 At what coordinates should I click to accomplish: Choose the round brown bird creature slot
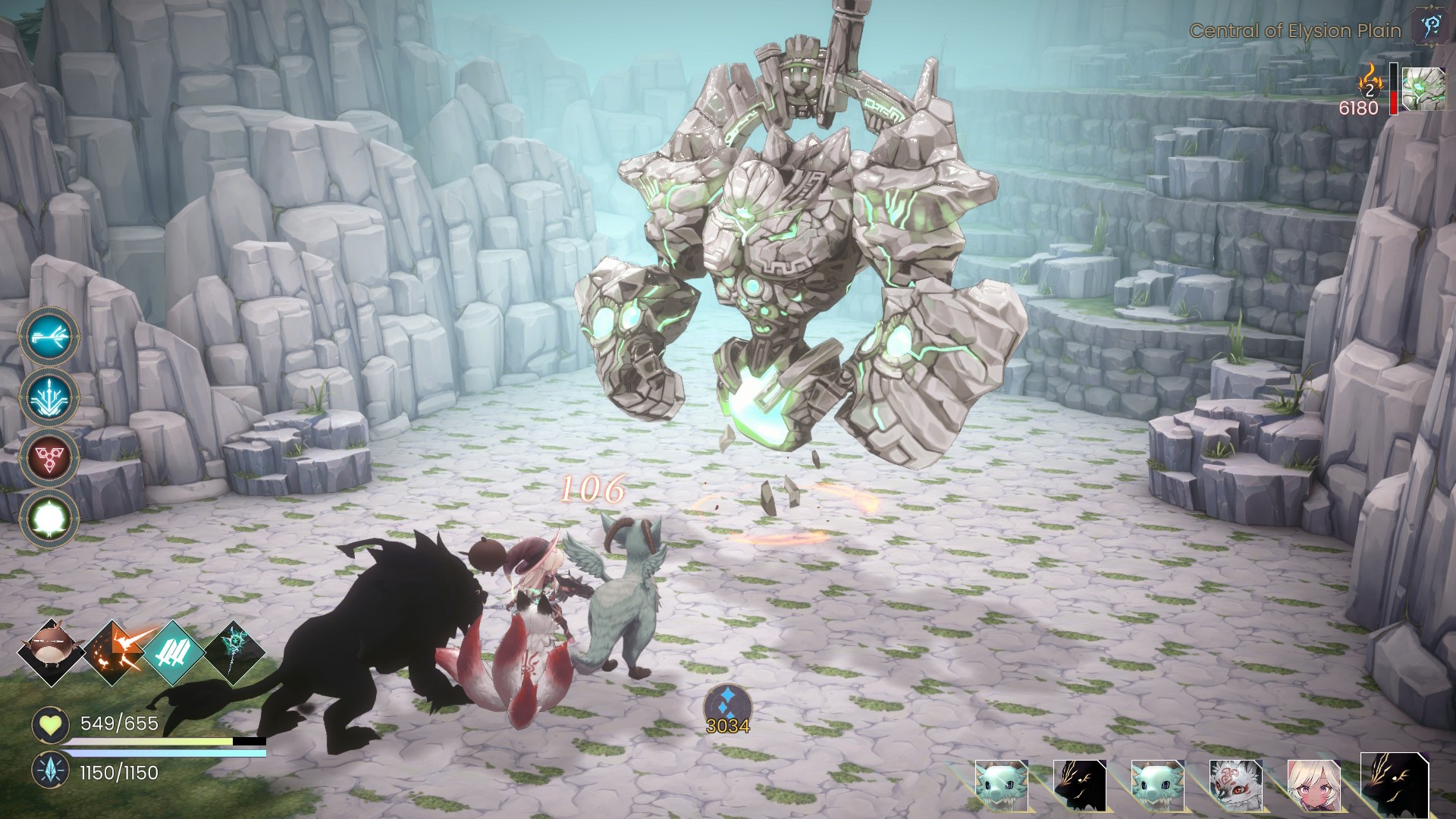click(x=51, y=652)
